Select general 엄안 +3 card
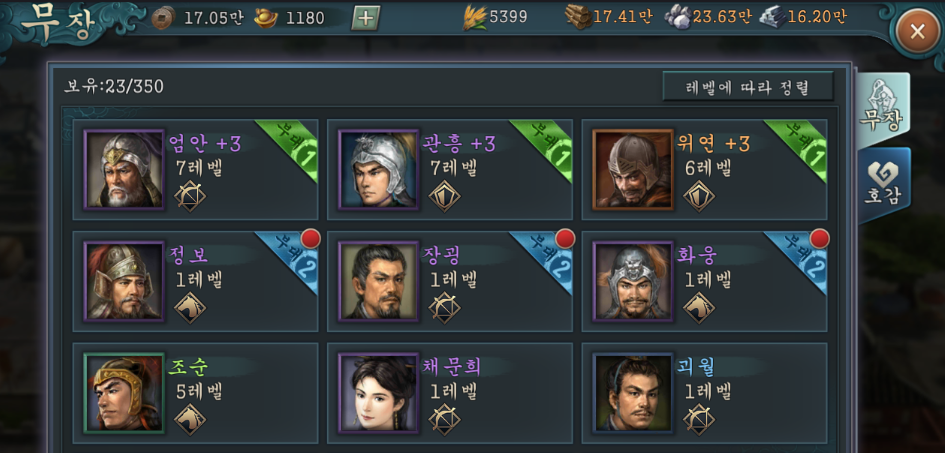The image size is (945, 453). point(196,170)
